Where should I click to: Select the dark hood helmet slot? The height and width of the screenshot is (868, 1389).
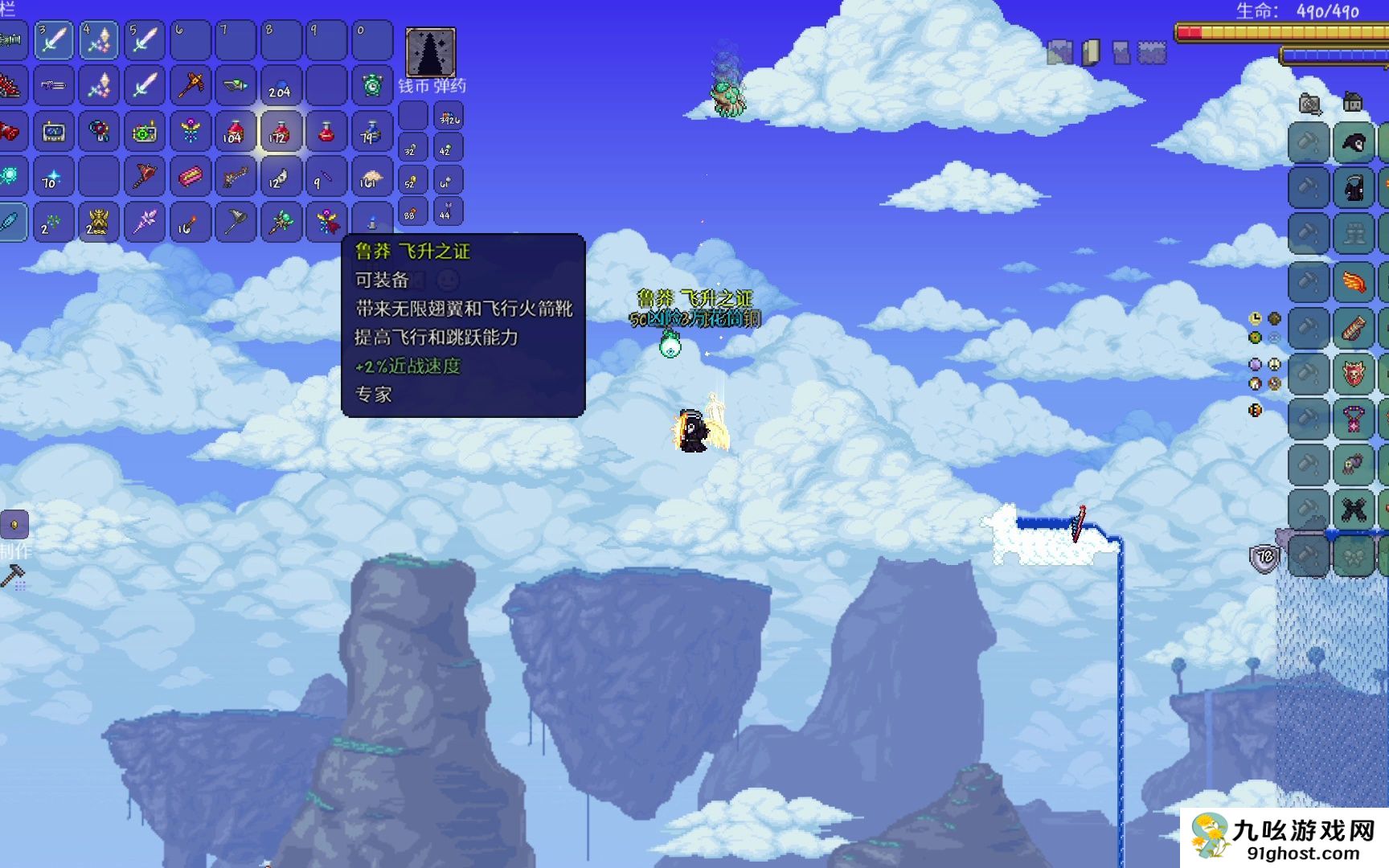click(x=1354, y=145)
